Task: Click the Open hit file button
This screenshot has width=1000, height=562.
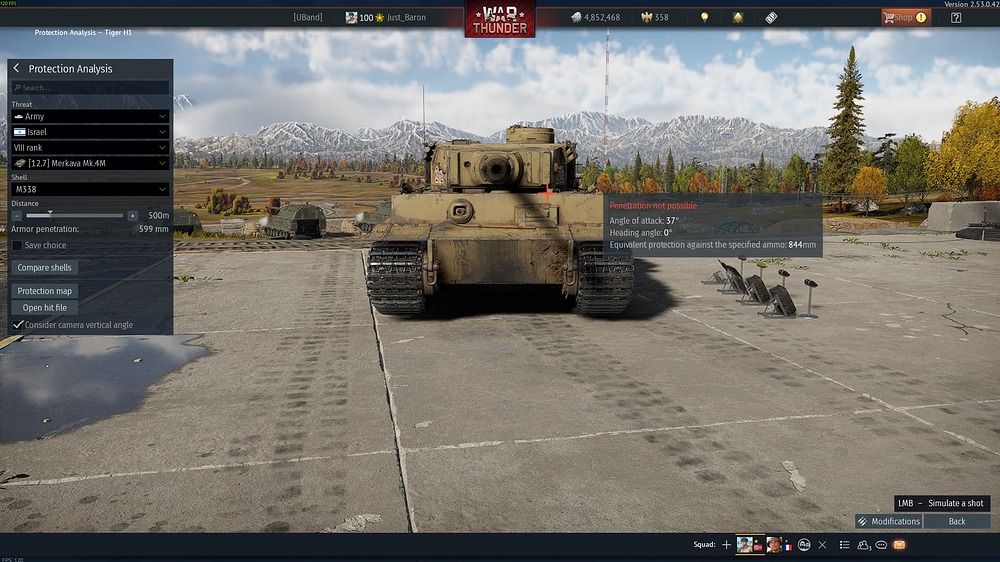Action: pyautogui.click(x=45, y=308)
